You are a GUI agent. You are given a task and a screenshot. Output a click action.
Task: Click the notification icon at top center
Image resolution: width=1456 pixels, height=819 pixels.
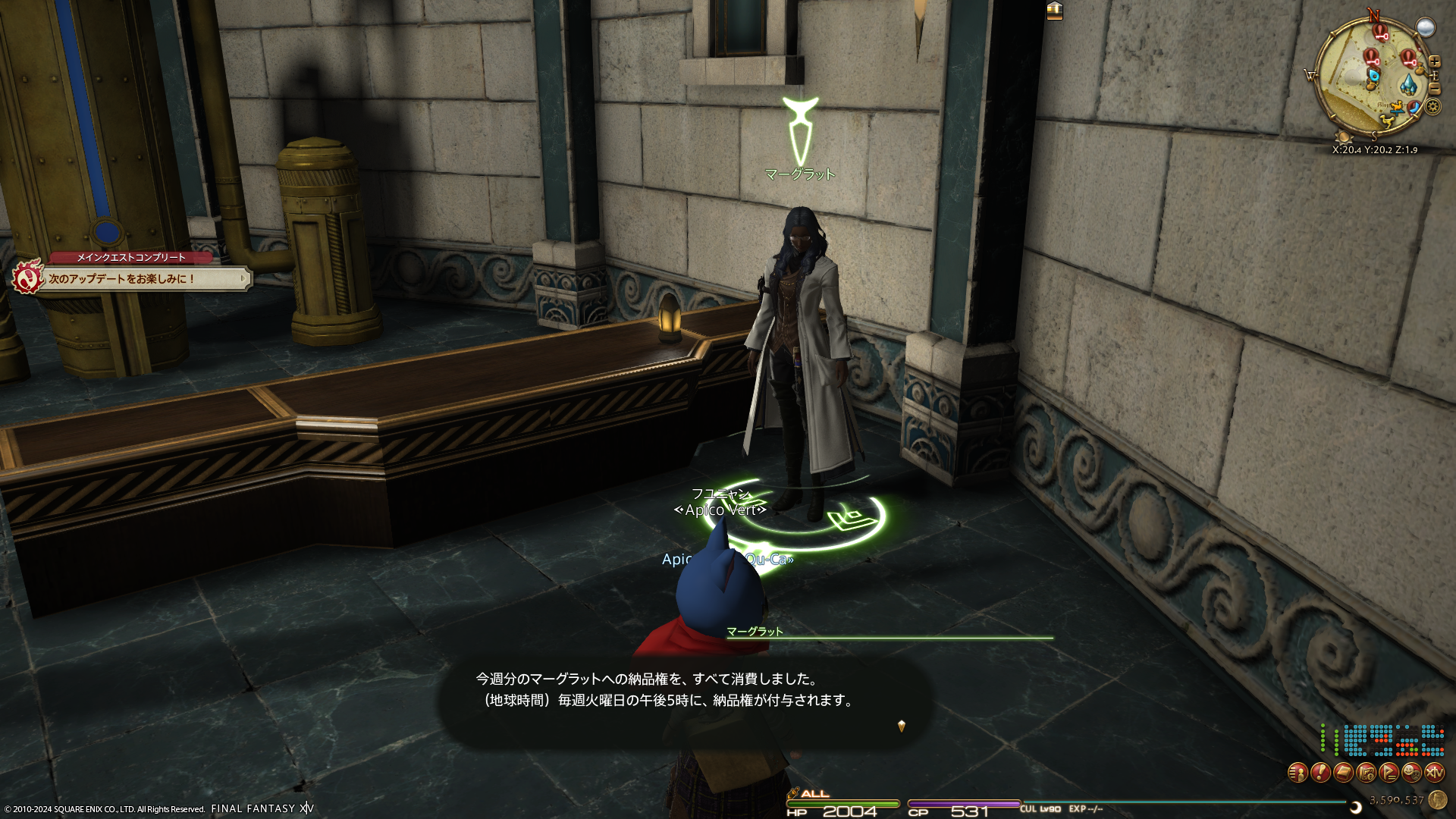pos(1054,11)
